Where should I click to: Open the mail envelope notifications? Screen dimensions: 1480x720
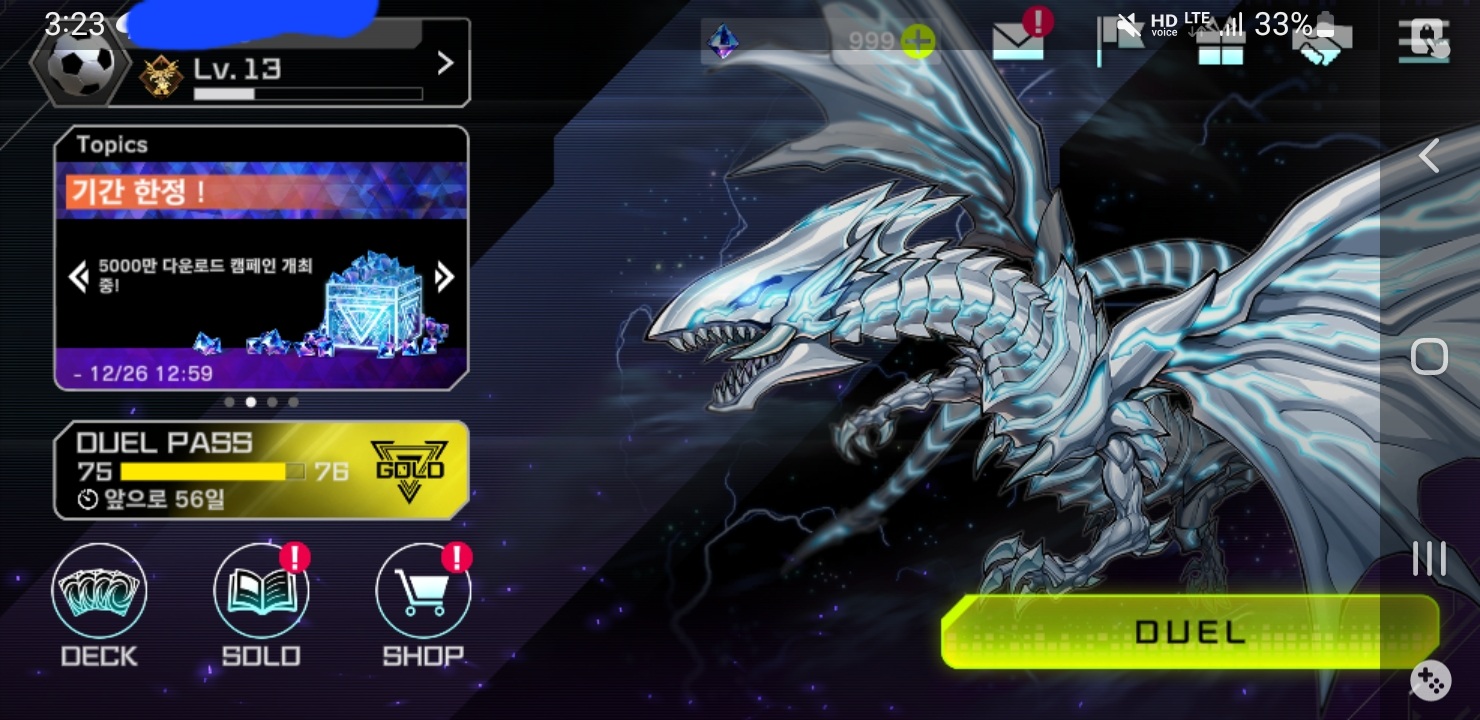1017,42
